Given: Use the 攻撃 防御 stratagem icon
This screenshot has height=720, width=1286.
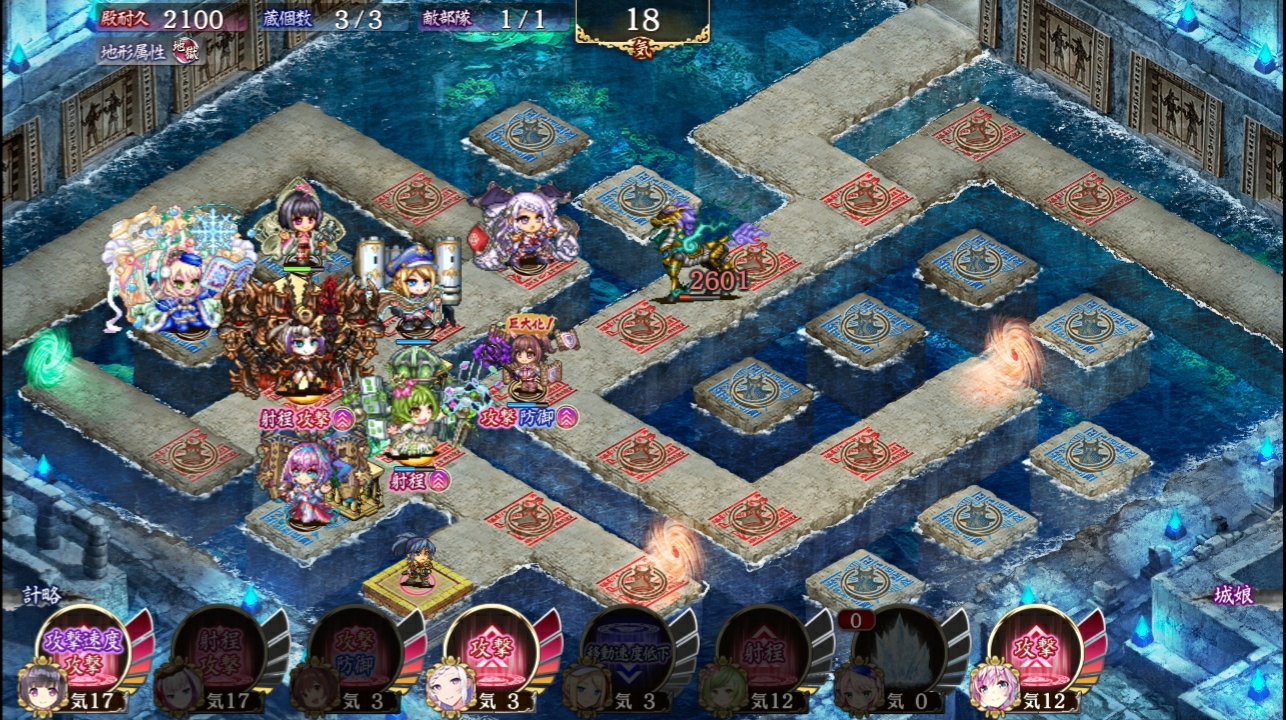Looking at the screenshot, I should coord(354,651).
